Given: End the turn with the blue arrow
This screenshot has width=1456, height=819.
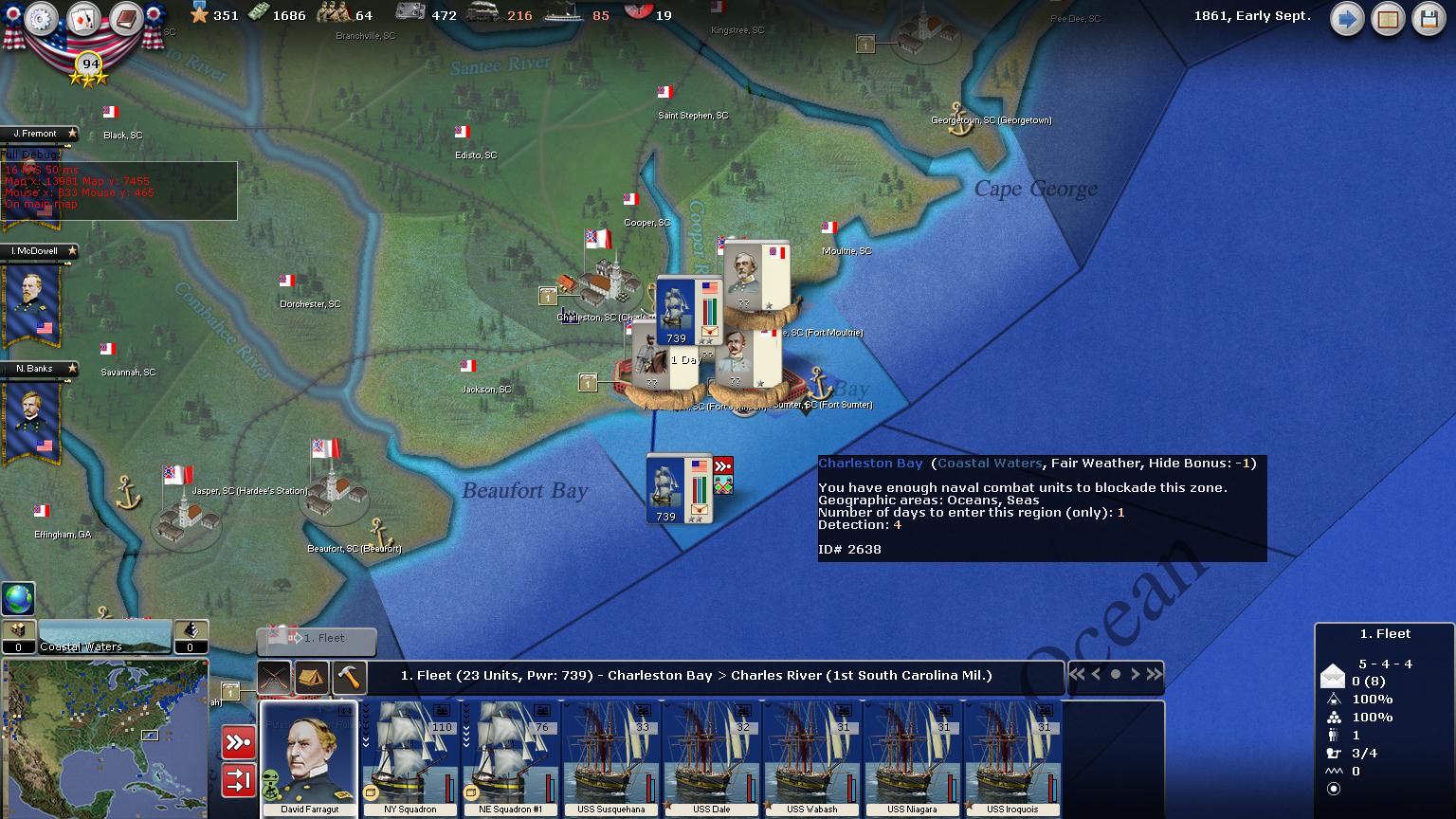Looking at the screenshot, I should pos(1346,20).
